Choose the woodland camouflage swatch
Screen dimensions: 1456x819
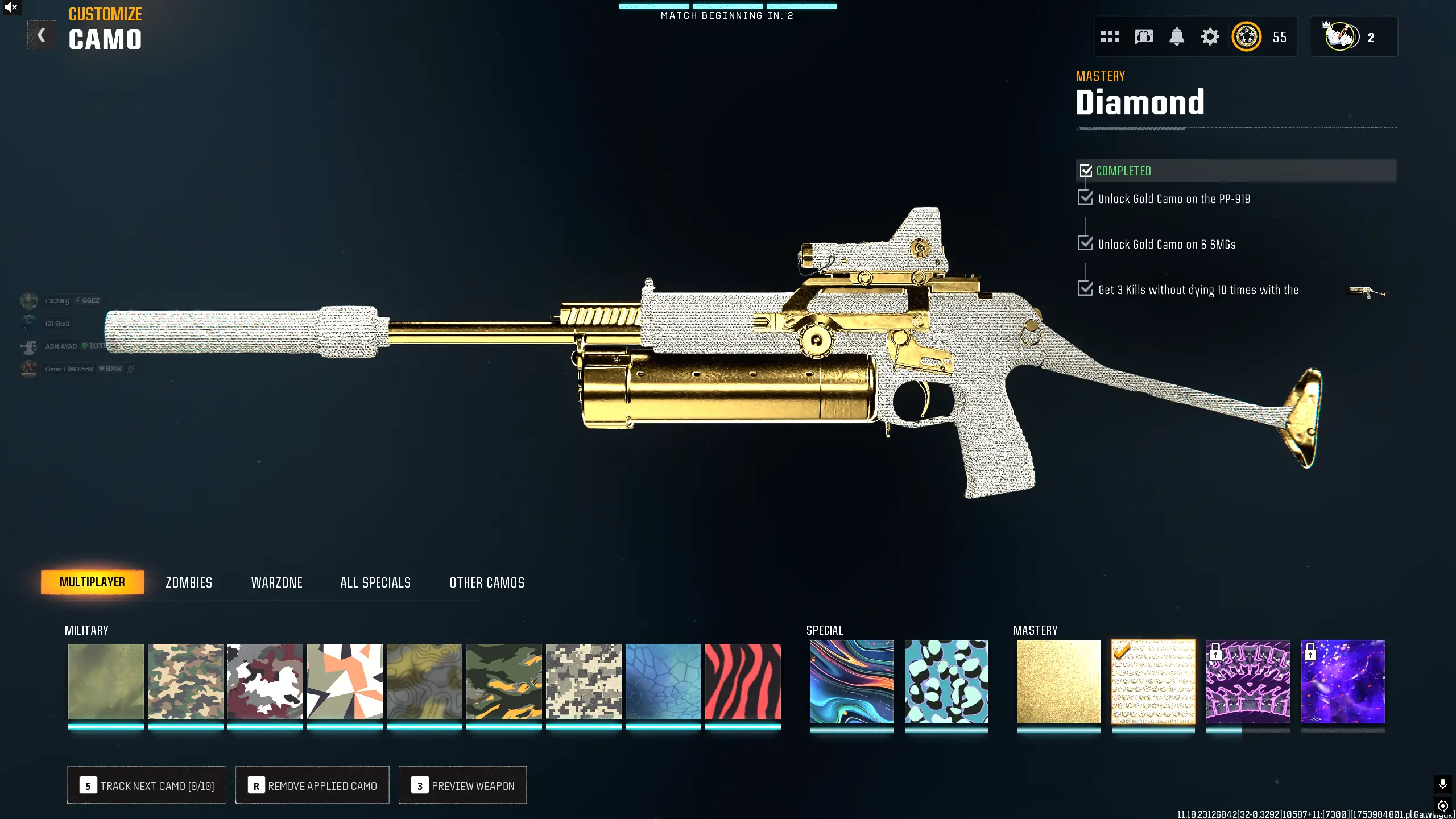[x=185, y=681]
